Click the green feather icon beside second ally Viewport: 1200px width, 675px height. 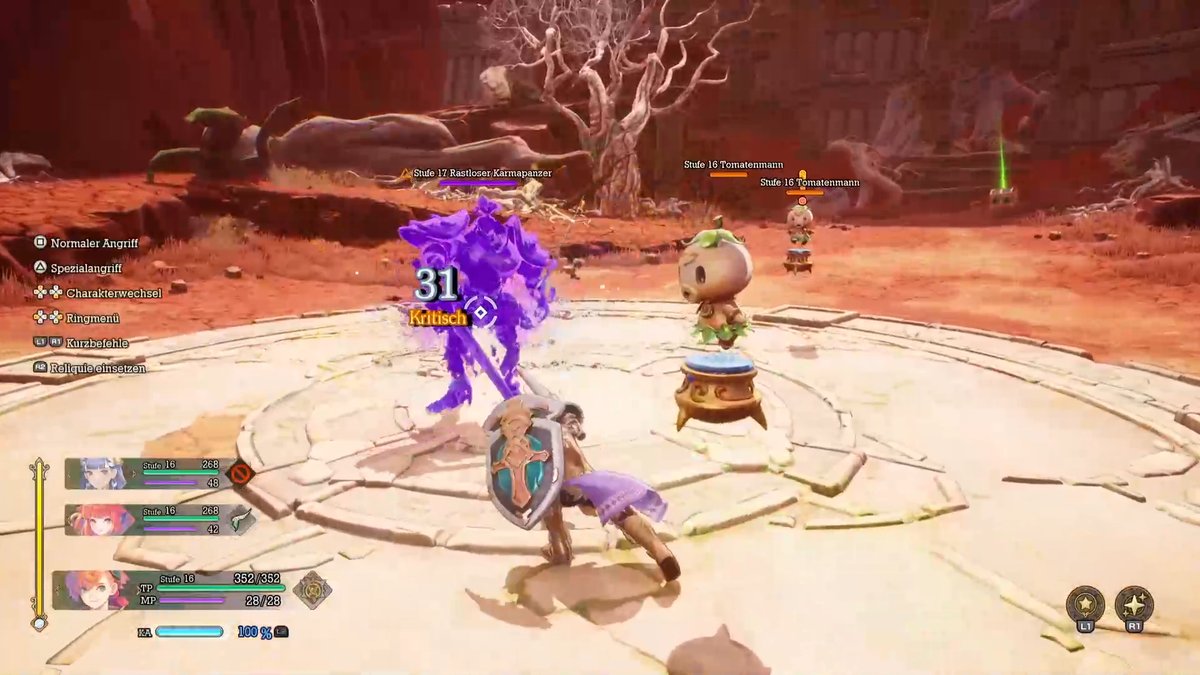tap(241, 519)
